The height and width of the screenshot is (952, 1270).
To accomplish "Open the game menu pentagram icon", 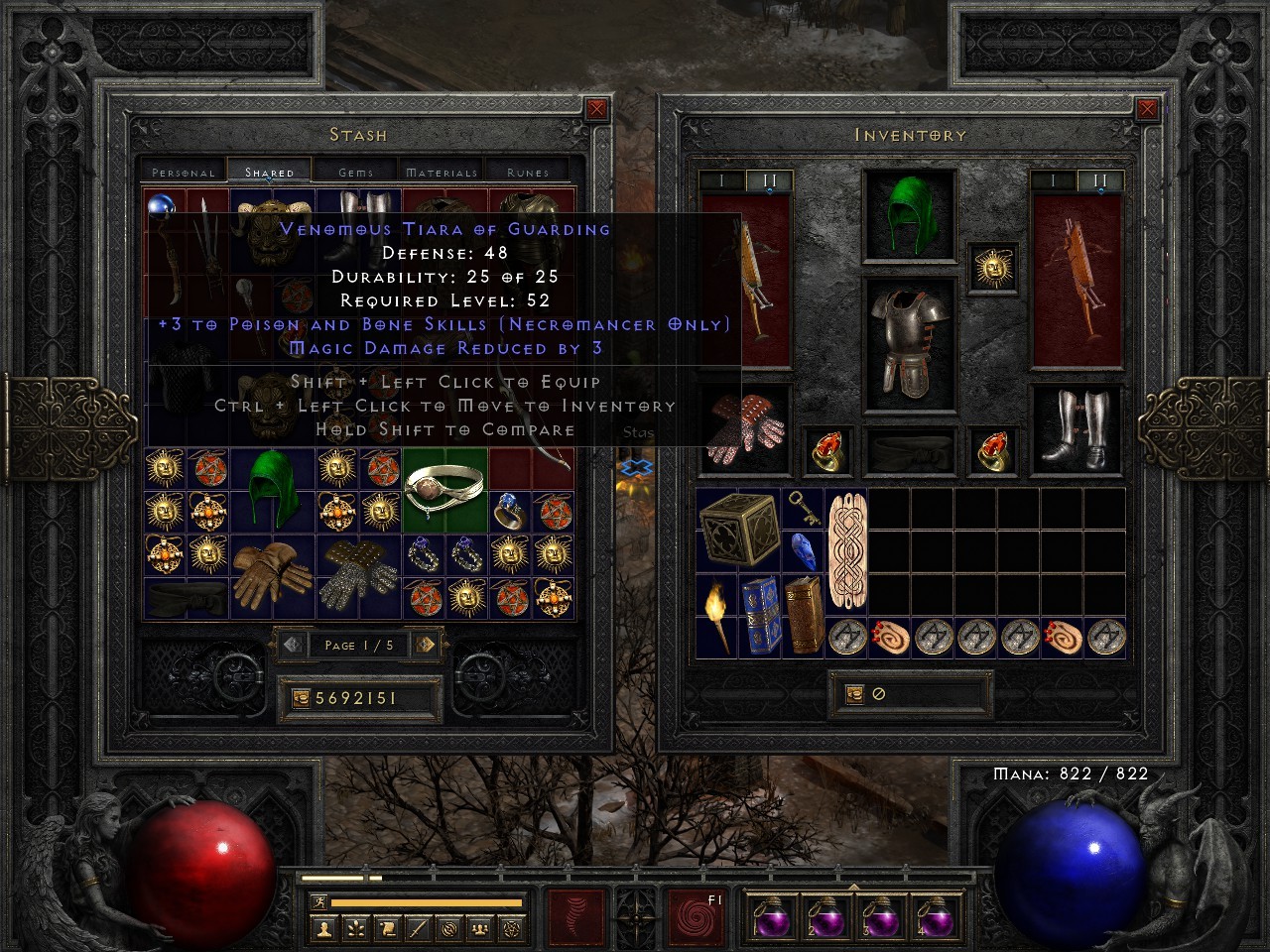I will click(513, 928).
